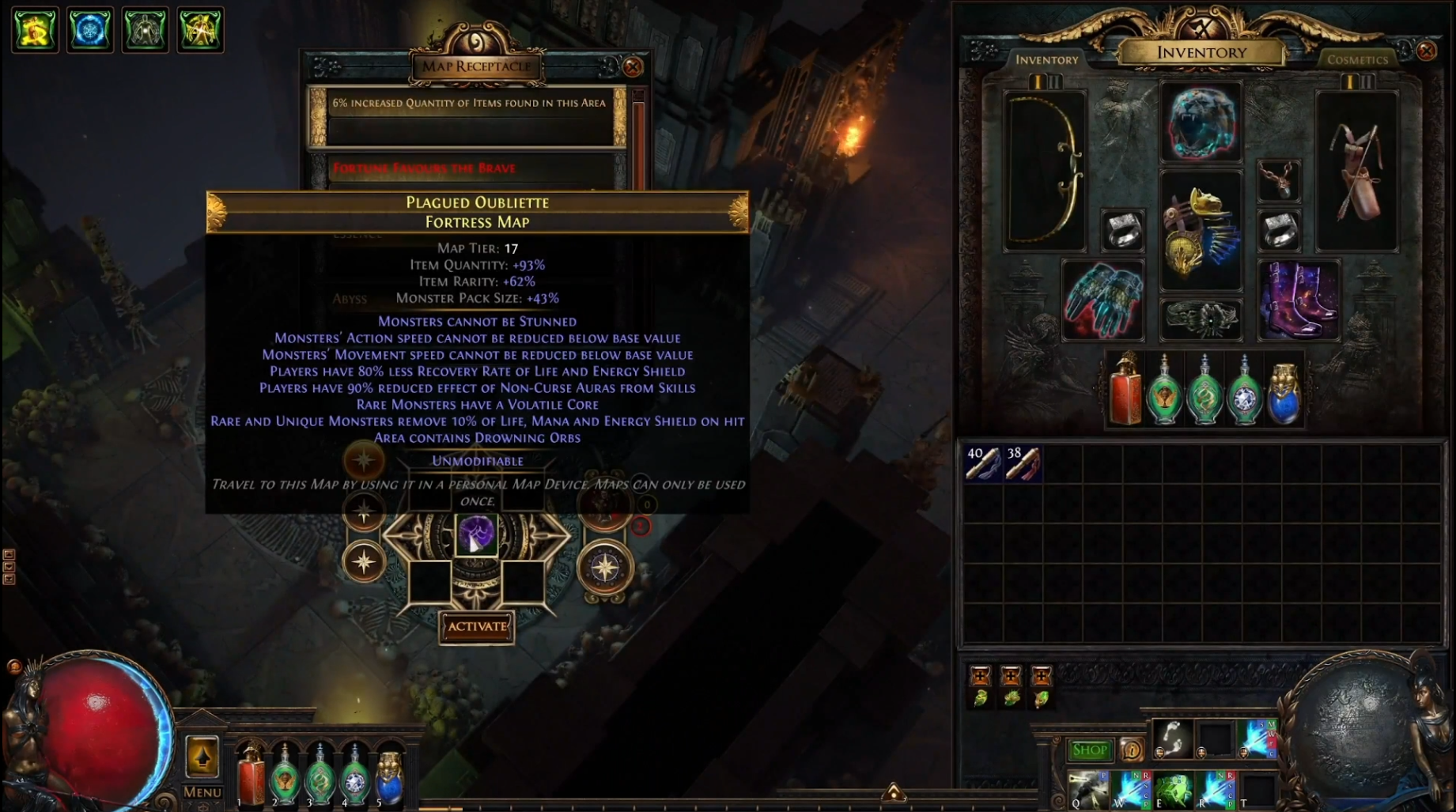This screenshot has width=1456, height=812.
Task: Open the in-game Shop
Action: 1089,750
